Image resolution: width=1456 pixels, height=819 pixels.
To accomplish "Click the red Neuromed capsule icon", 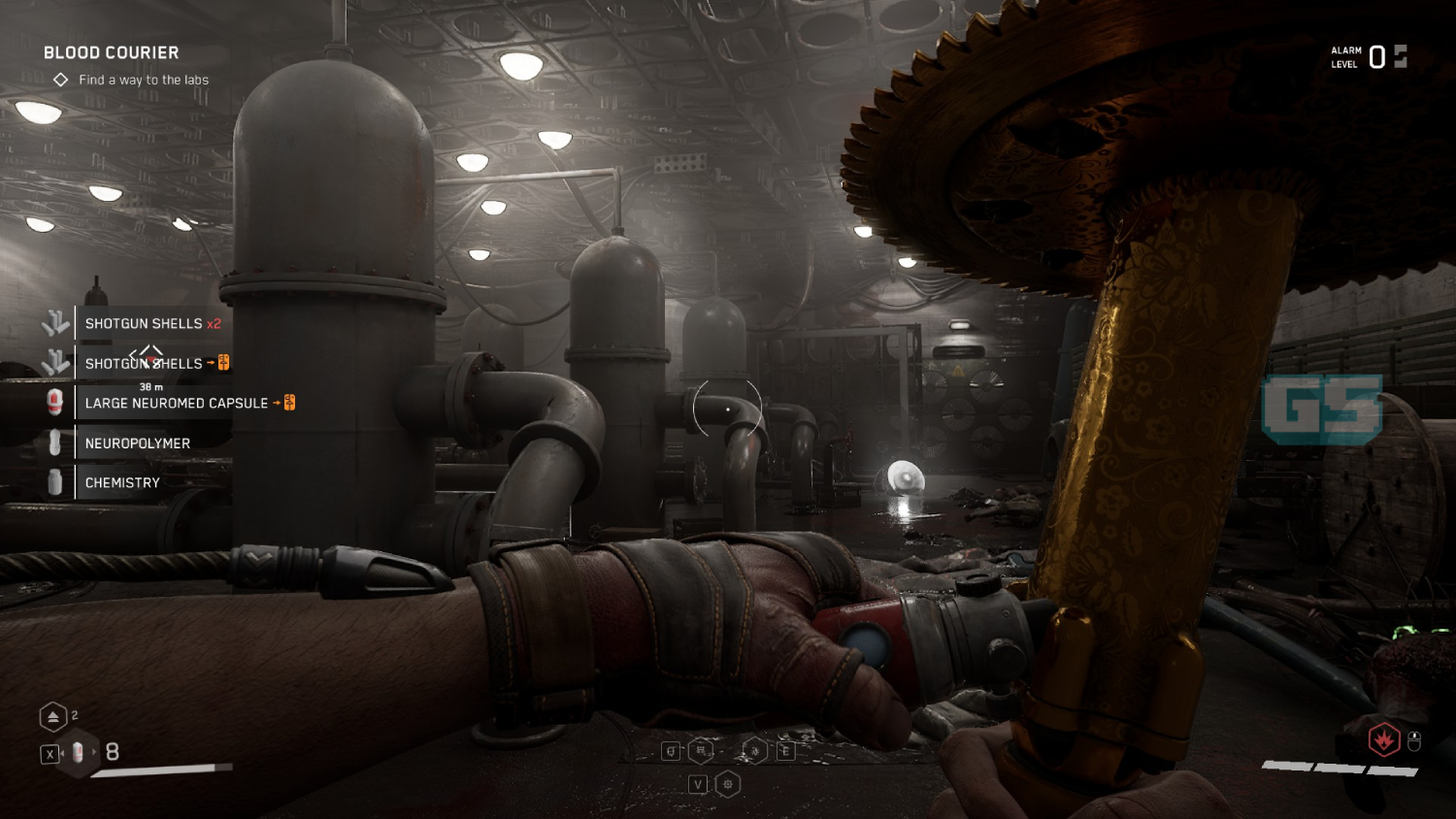I will click(53, 403).
